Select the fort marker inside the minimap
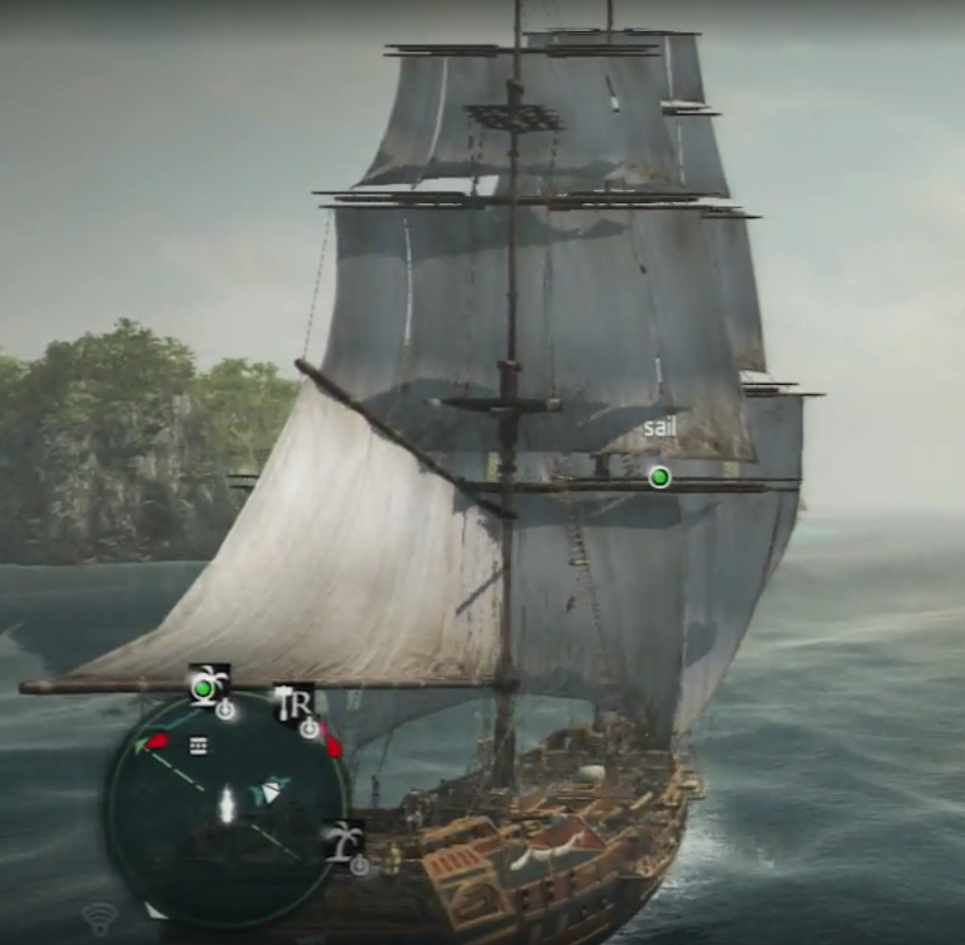The height and width of the screenshot is (945, 965). click(199, 745)
